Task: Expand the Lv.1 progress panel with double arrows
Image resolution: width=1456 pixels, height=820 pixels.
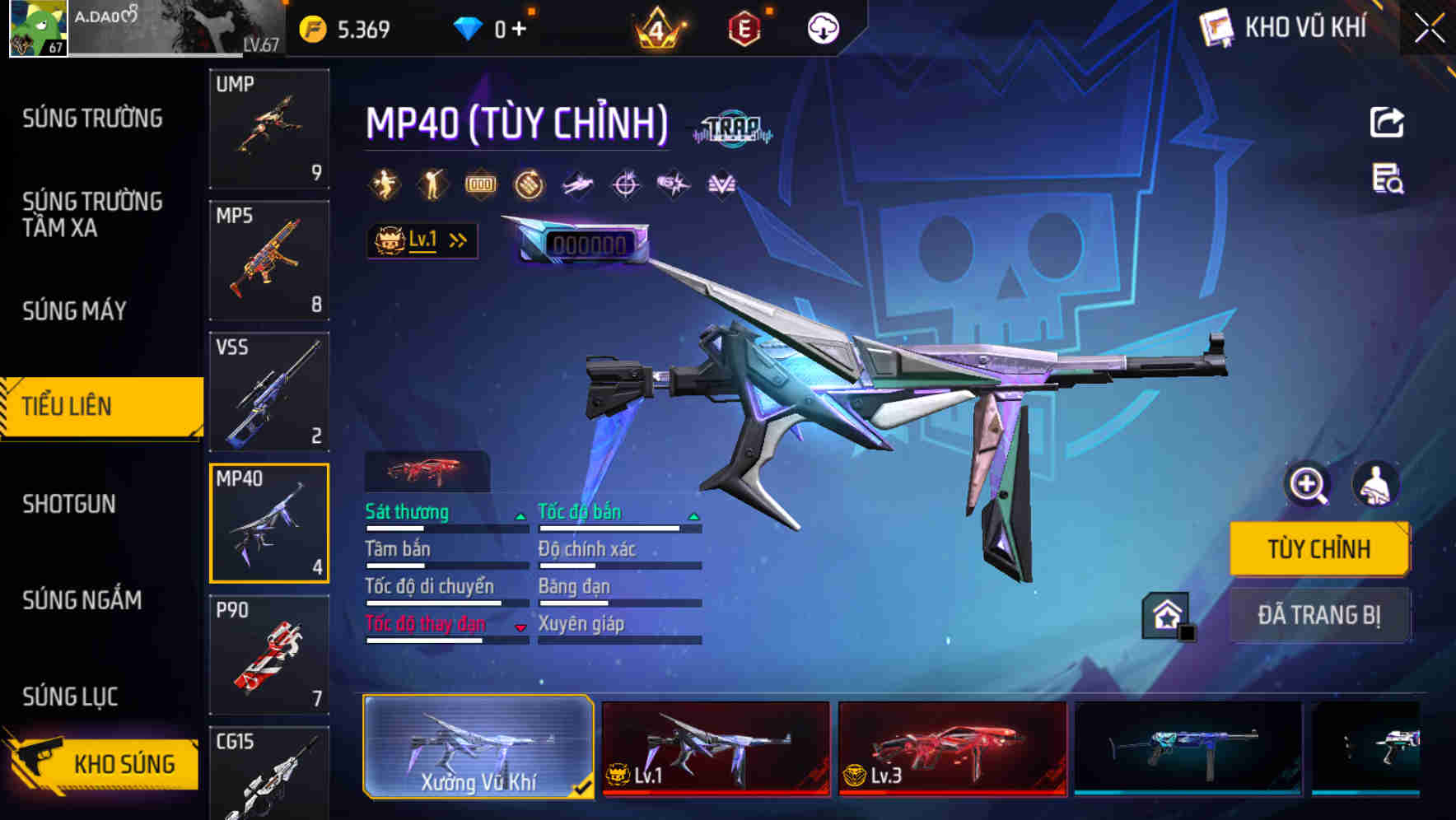Action: pyautogui.click(x=458, y=240)
